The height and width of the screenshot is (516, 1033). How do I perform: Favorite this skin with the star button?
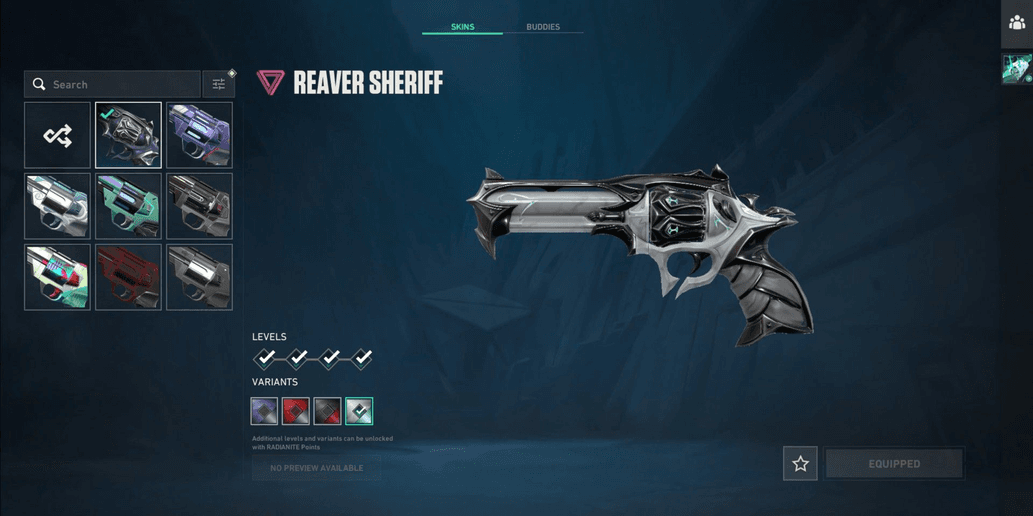[x=800, y=464]
